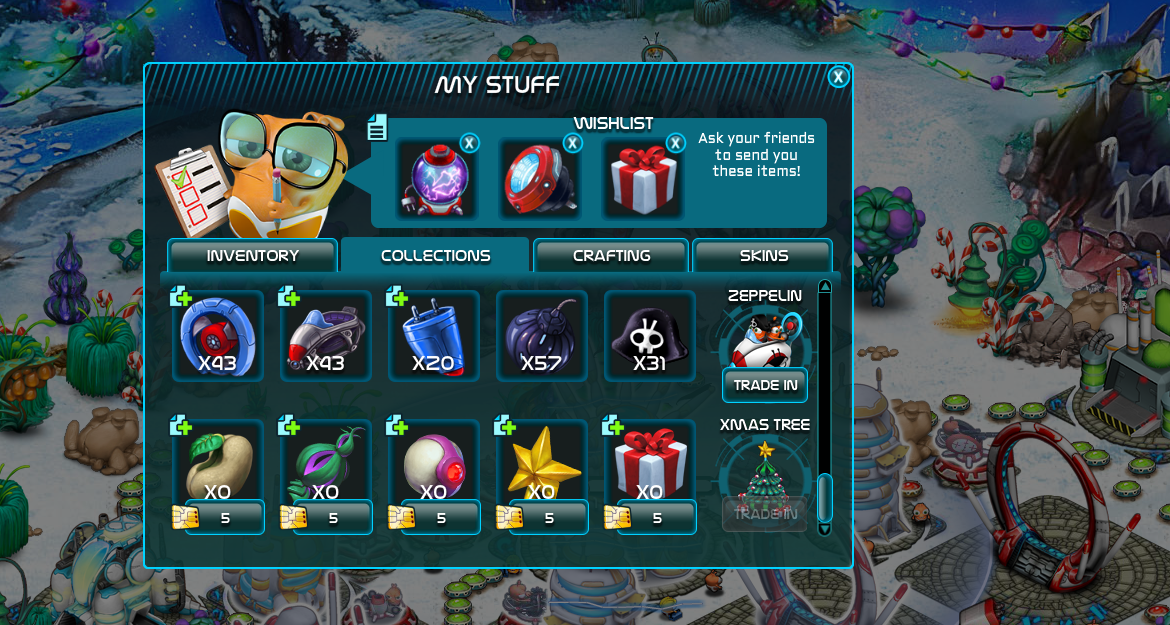This screenshot has height=625, width=1170.
Task: Remove the red capsule from wishlist
Action: pos(572,143)
